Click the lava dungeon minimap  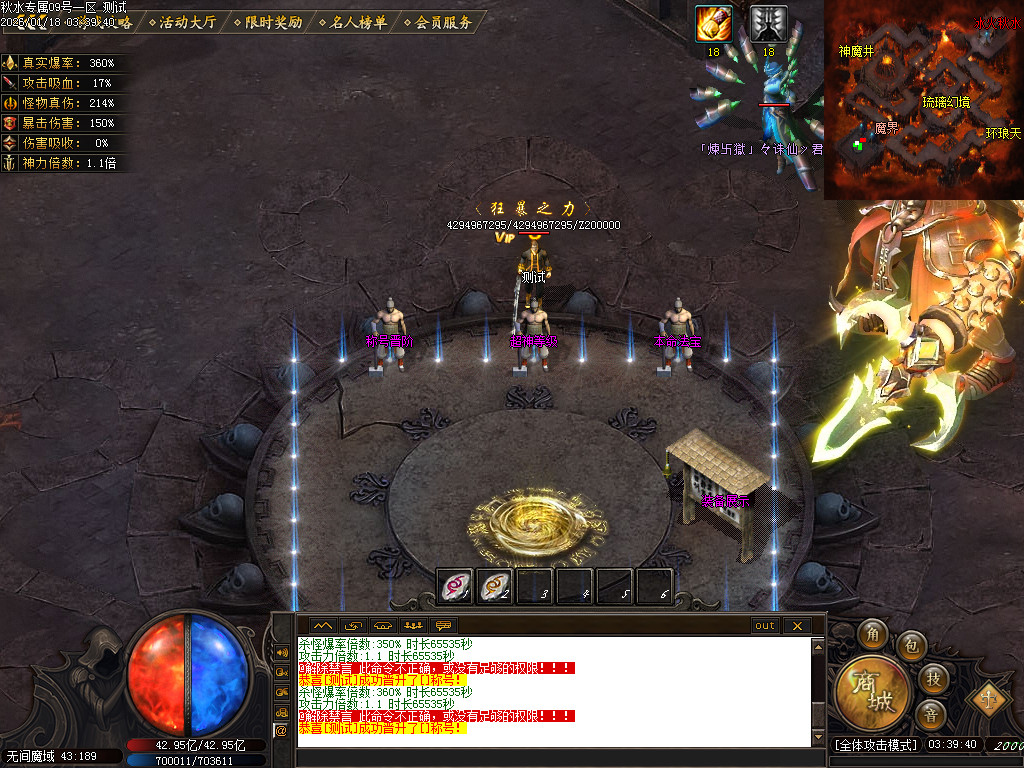(923, 100)
